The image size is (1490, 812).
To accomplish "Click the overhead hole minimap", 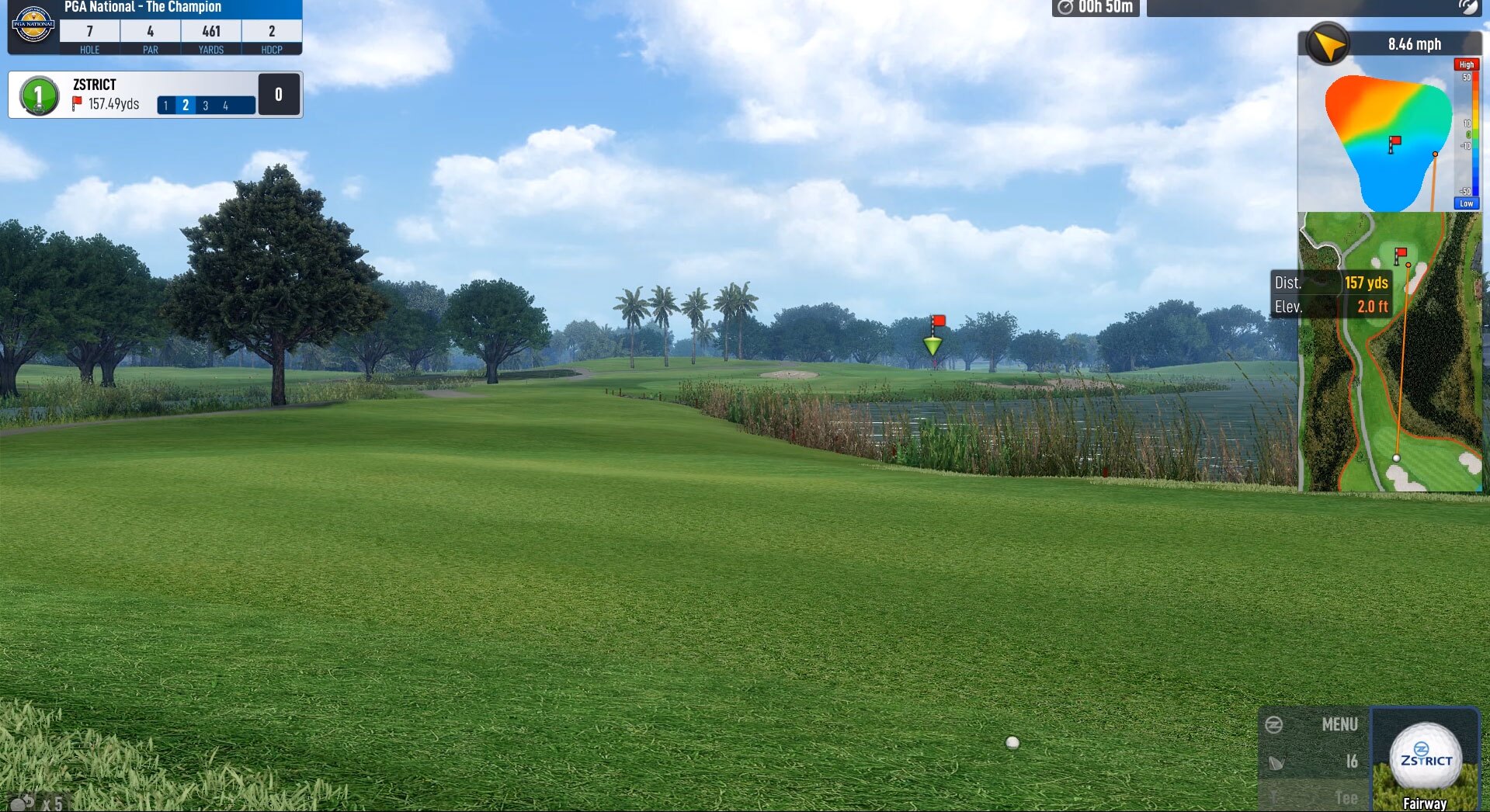I will point(1390,353).
